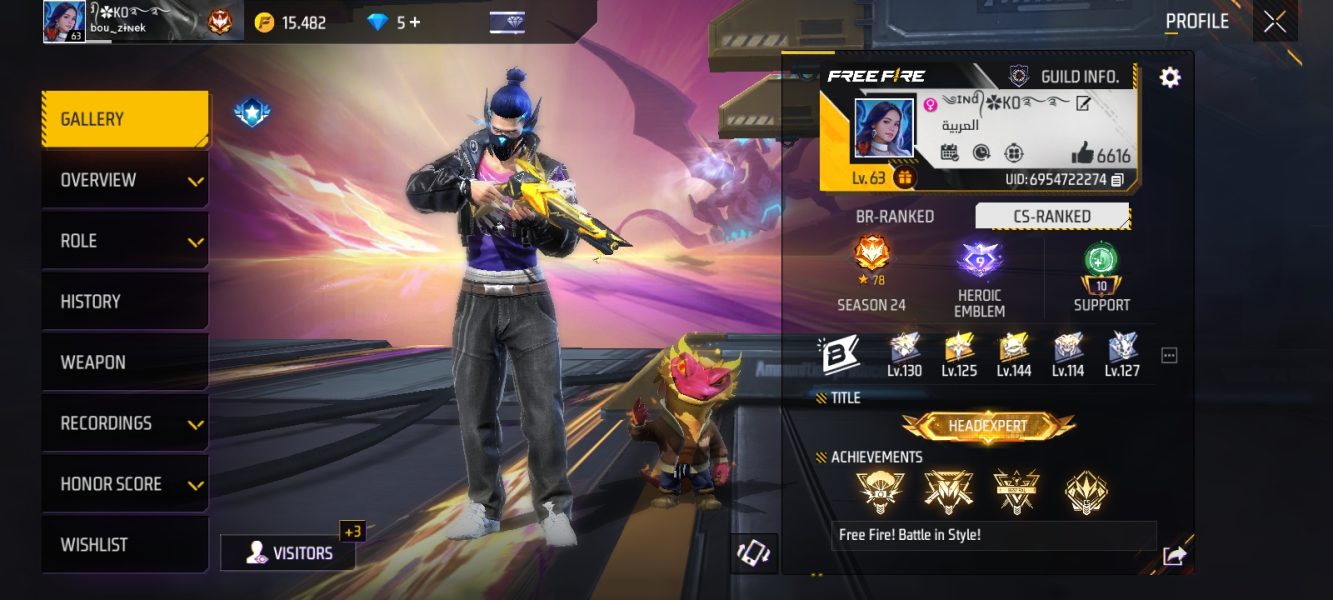The height and width of the screenshot is (600, 1333).
Task: Click the share arrow icon
Action: click(x=1175, y=556)
